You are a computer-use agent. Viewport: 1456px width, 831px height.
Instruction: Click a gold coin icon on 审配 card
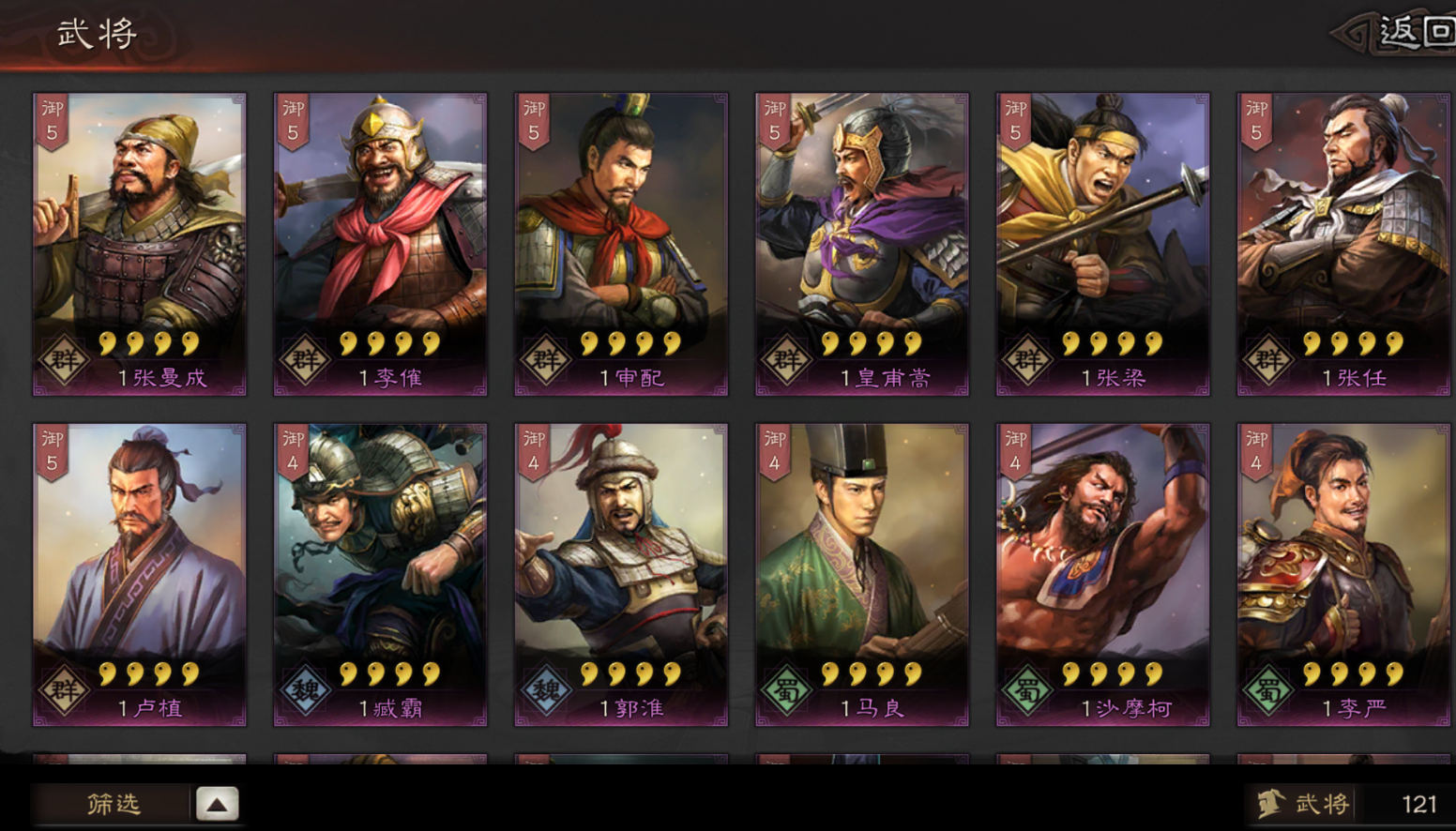(591, 342)
